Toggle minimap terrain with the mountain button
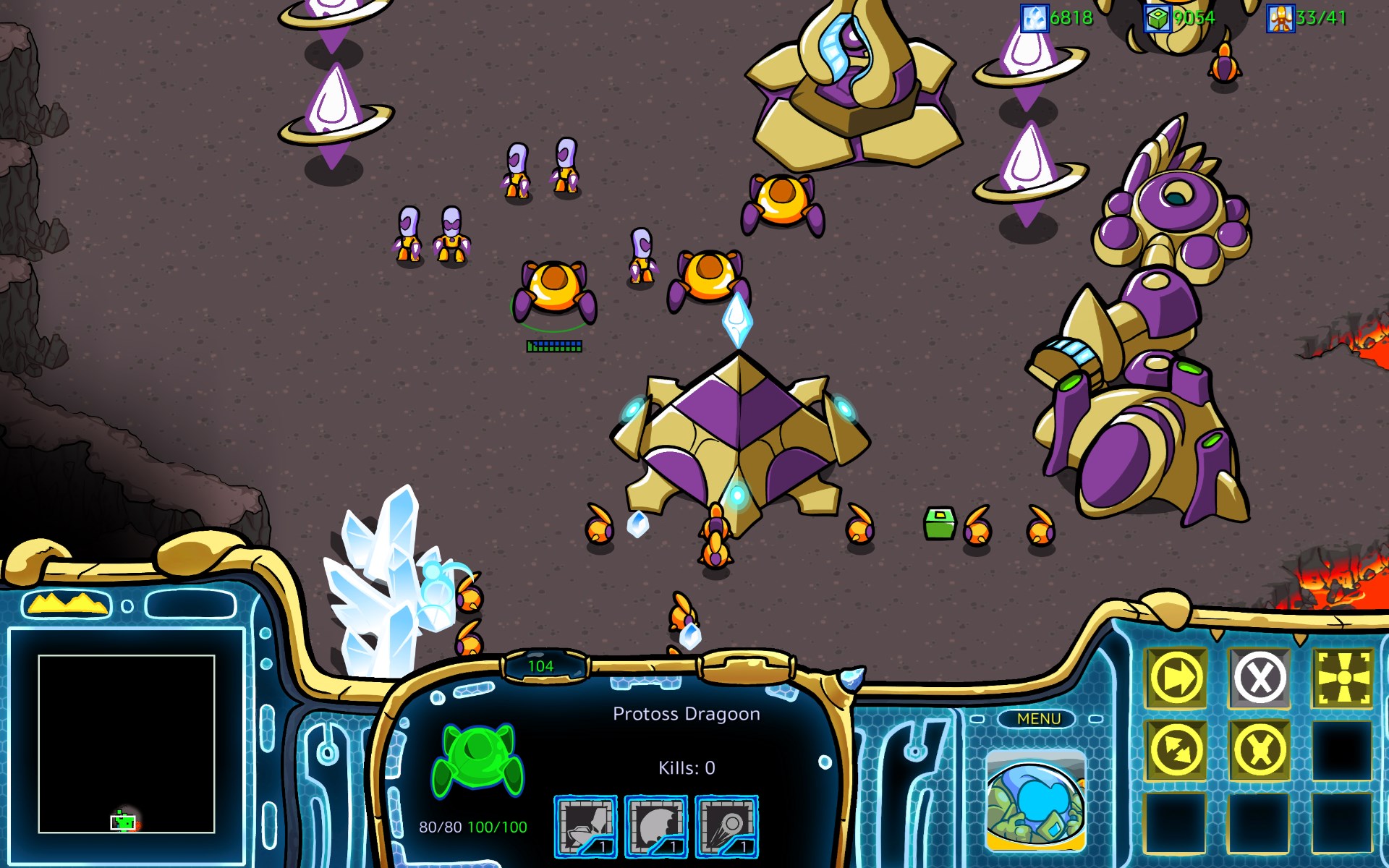This screenshot has width=1389, height=868. coord(67,604)
